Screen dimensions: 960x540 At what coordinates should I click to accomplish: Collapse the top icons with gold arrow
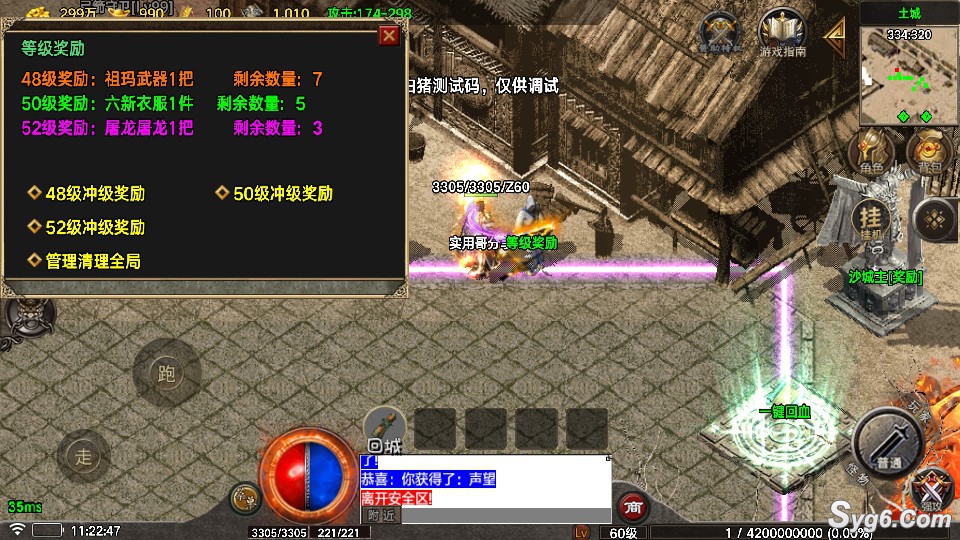[834, 36]
